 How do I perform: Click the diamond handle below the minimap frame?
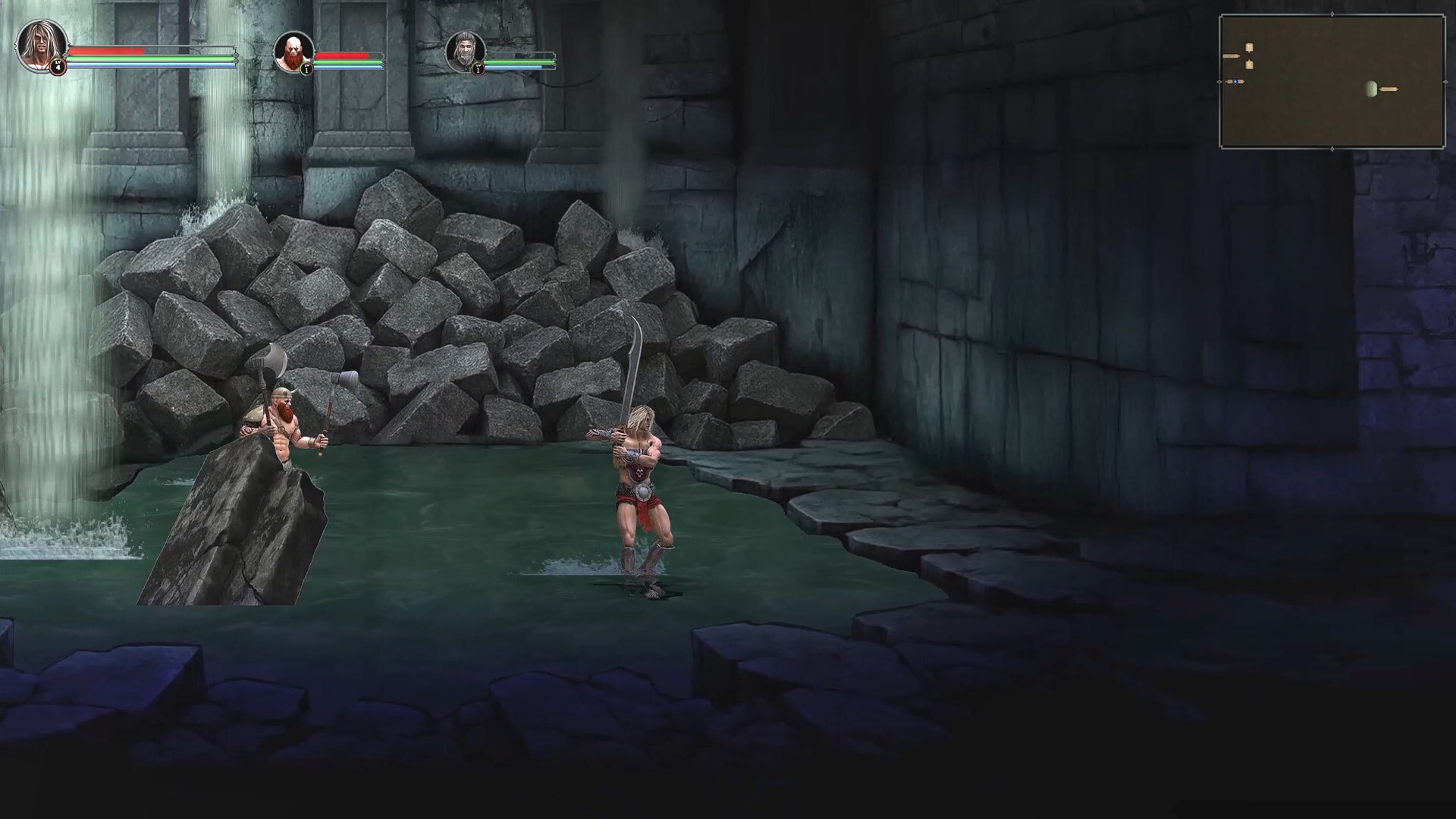coord(1332,149)
